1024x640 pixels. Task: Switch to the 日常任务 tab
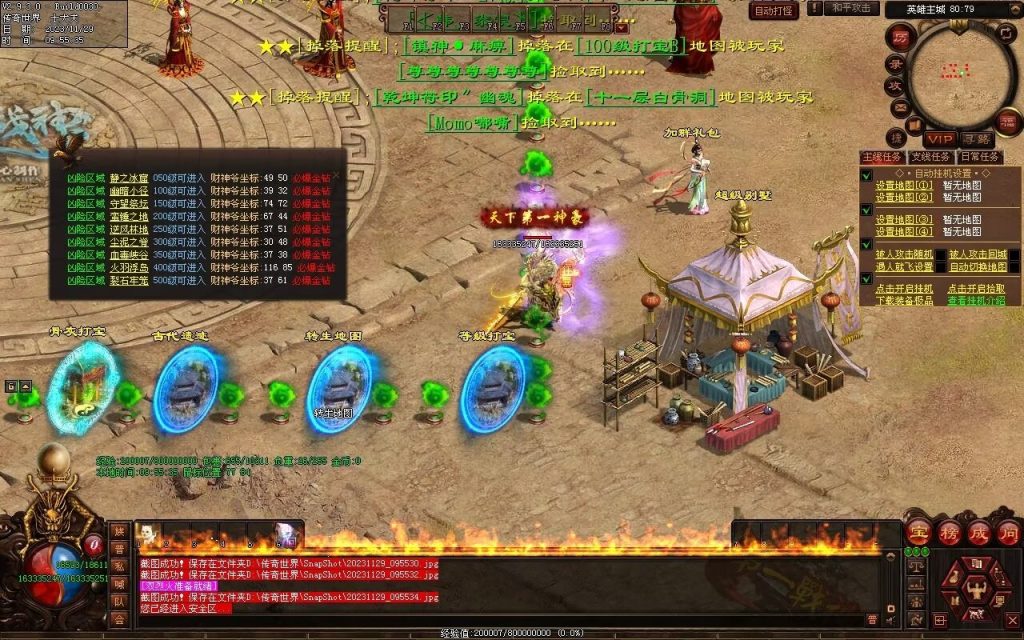coord(980,157)
